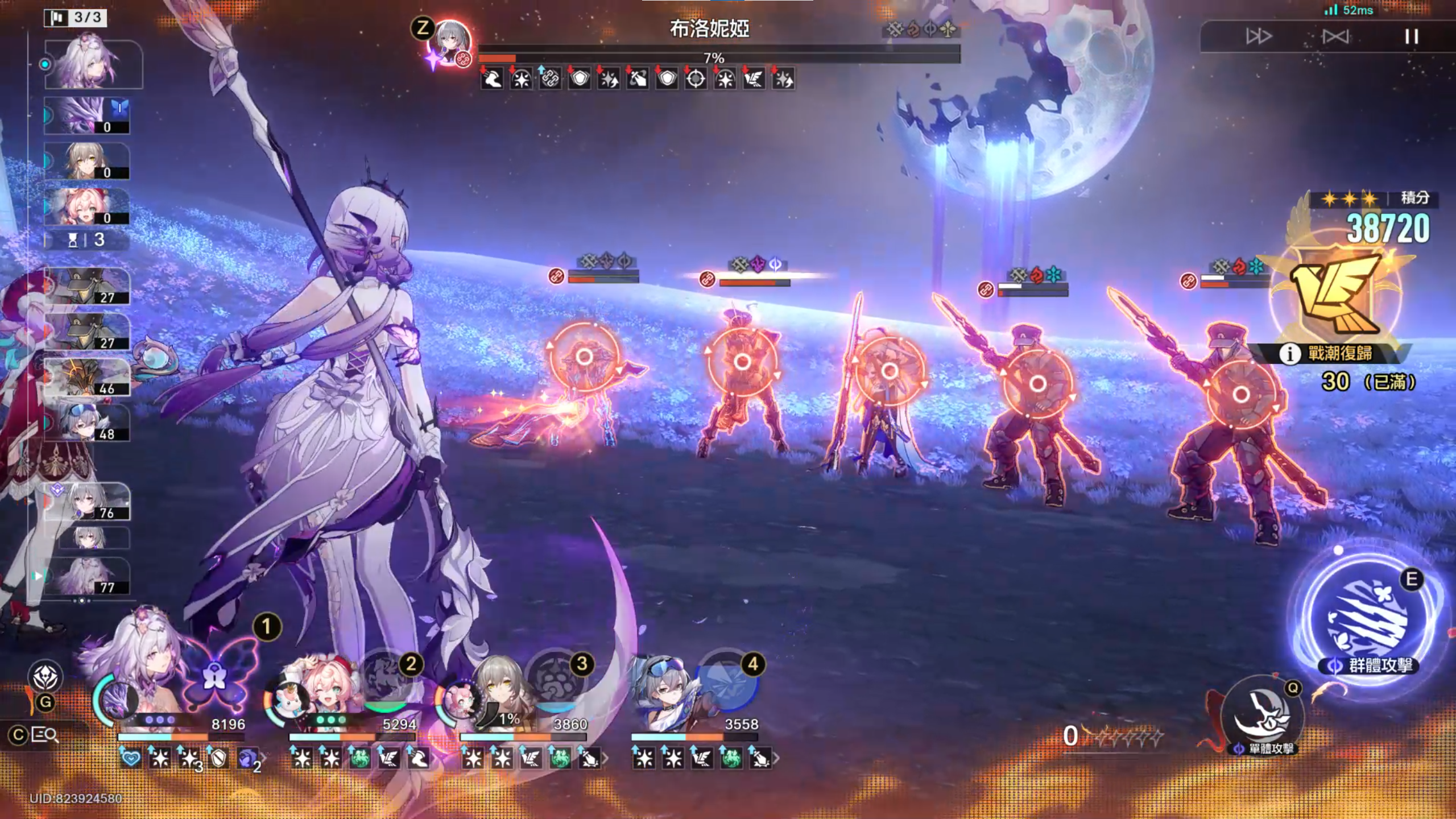The height and width of the screenshot is (819, 1456).
Task: Open the 戰潮復歸 info tooltip
Action: point(1289,354)
